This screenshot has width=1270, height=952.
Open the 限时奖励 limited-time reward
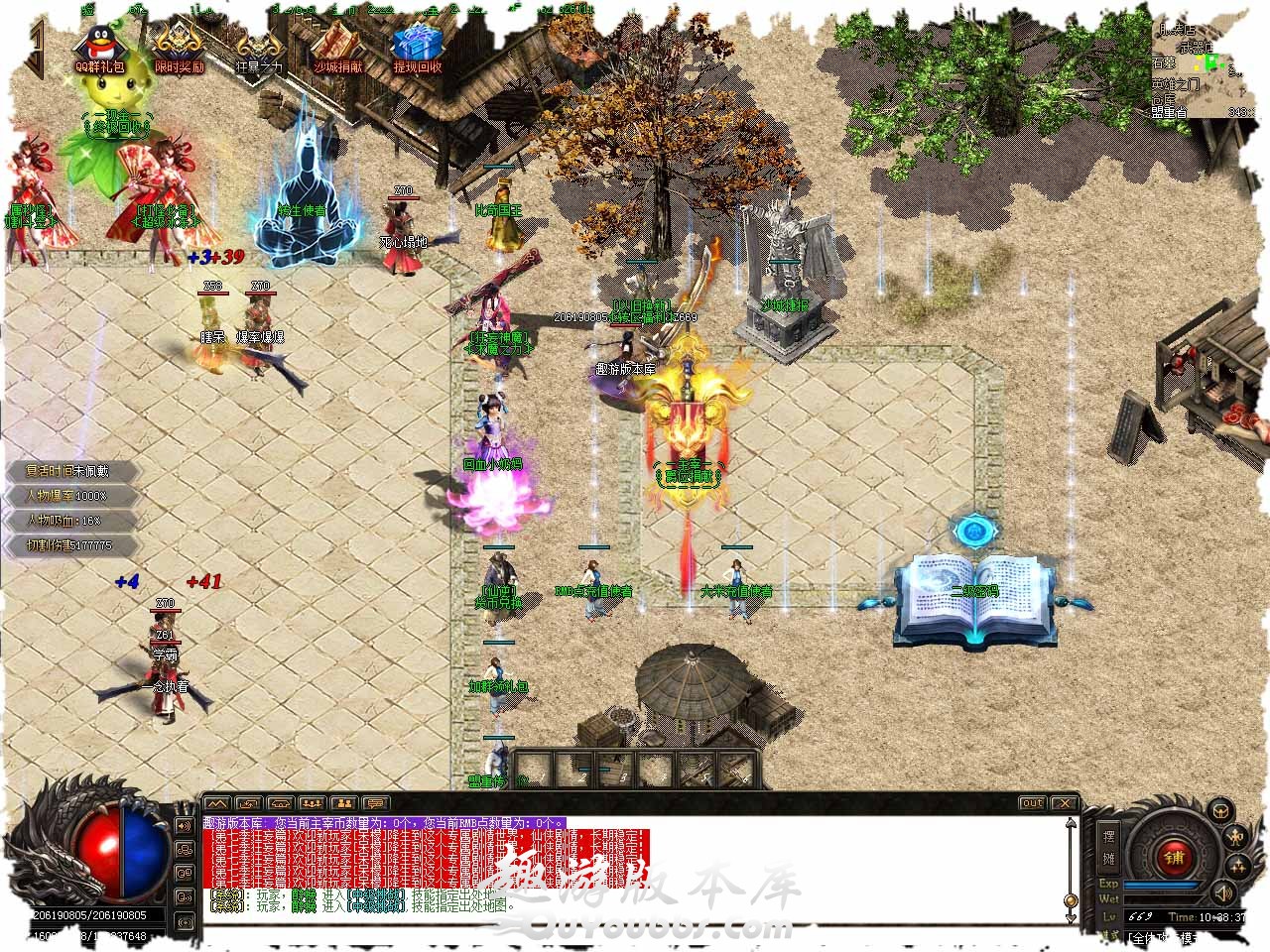179,44
